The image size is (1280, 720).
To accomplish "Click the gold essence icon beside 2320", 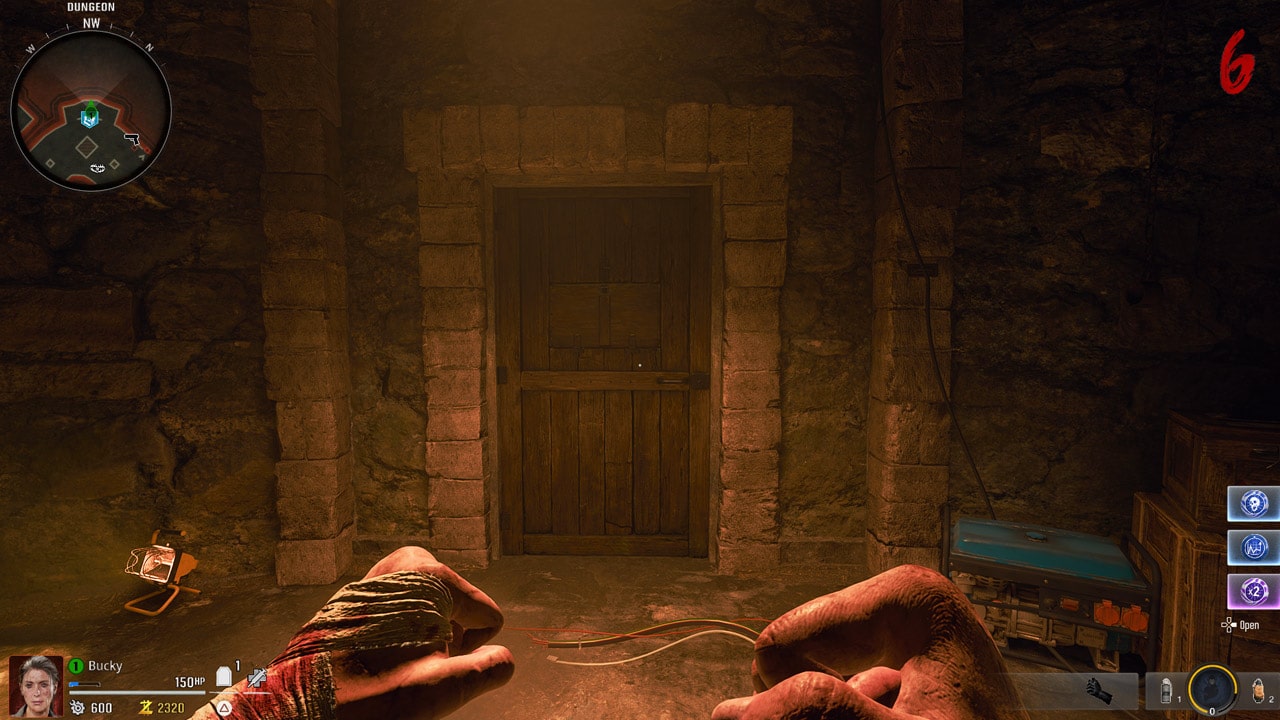I will [x=145, y=707].
